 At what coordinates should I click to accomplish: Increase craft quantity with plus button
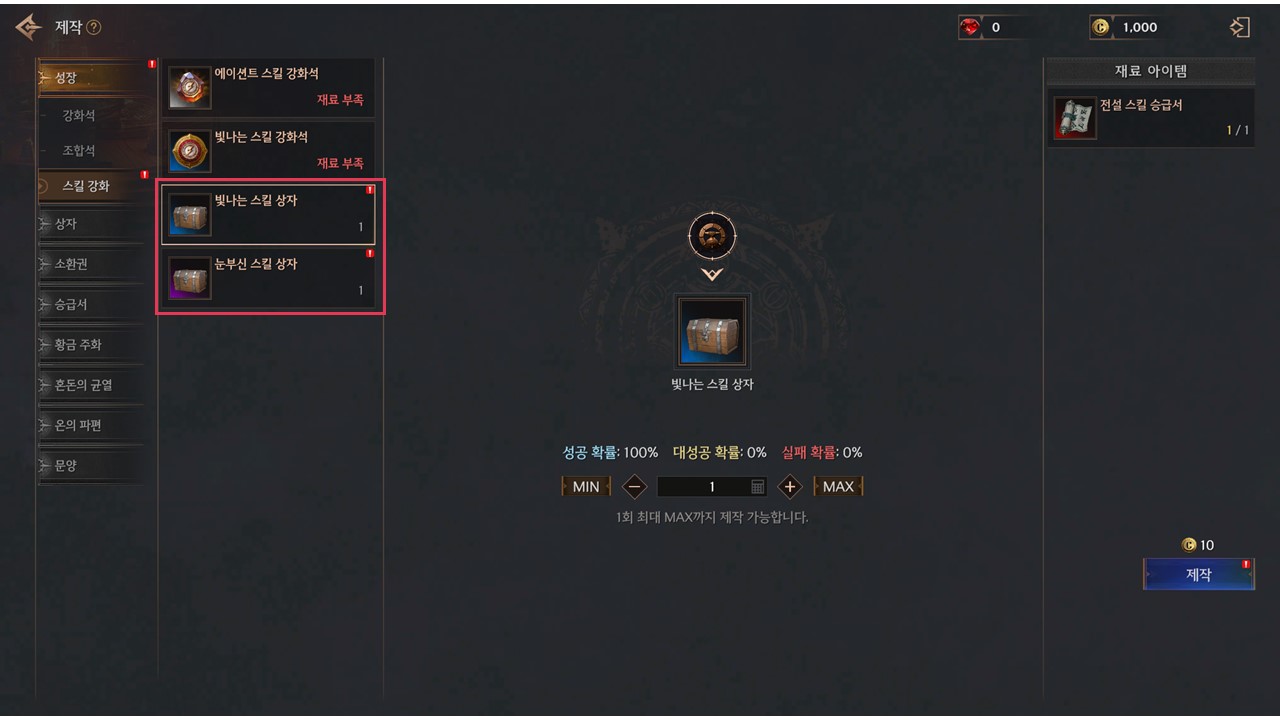[790, 487]
